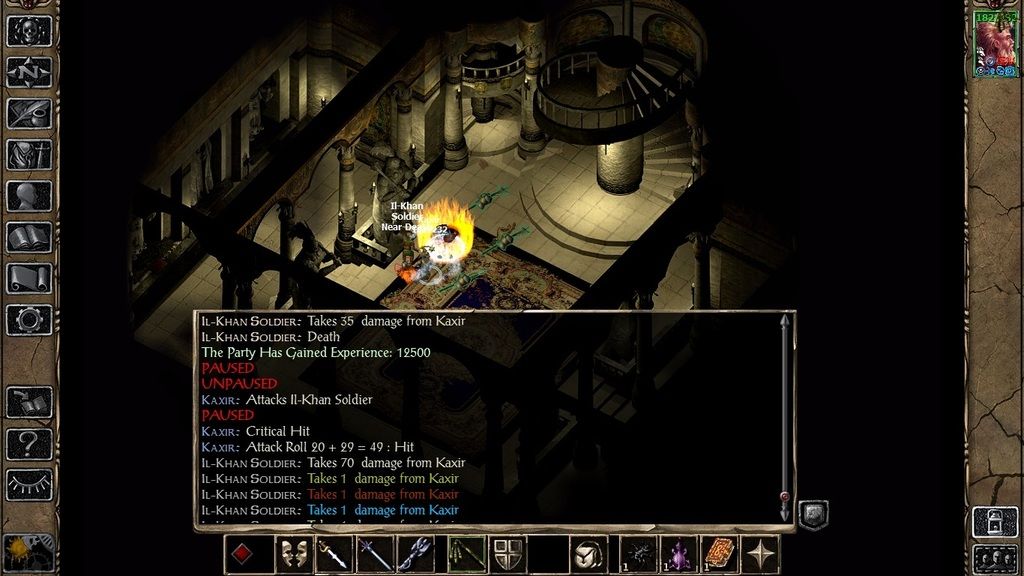Click the question mark help button

[29, 443]
